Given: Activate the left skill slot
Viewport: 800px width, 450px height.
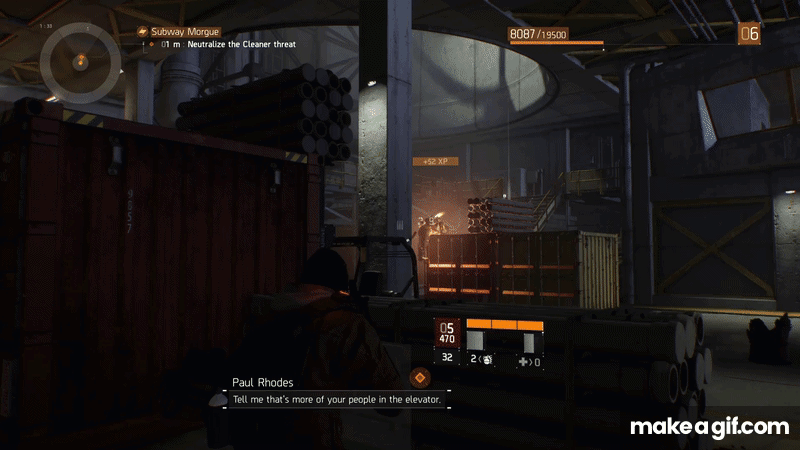Looking at the screenshot, I should (x=476, y=340).
